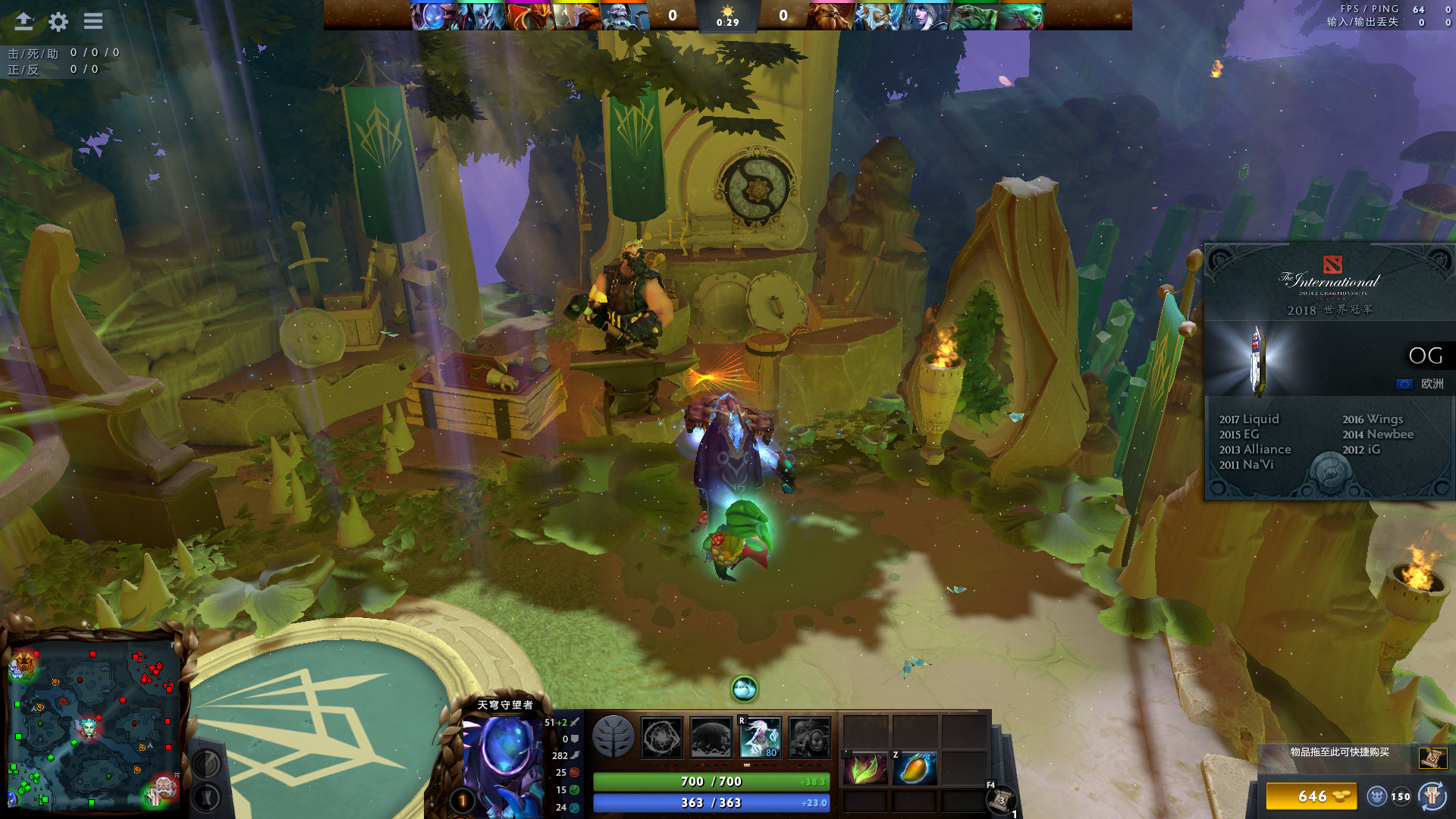Select Zeus portrait in top bar
Screen dimensions: 1456x819
(x=877, y=16)
